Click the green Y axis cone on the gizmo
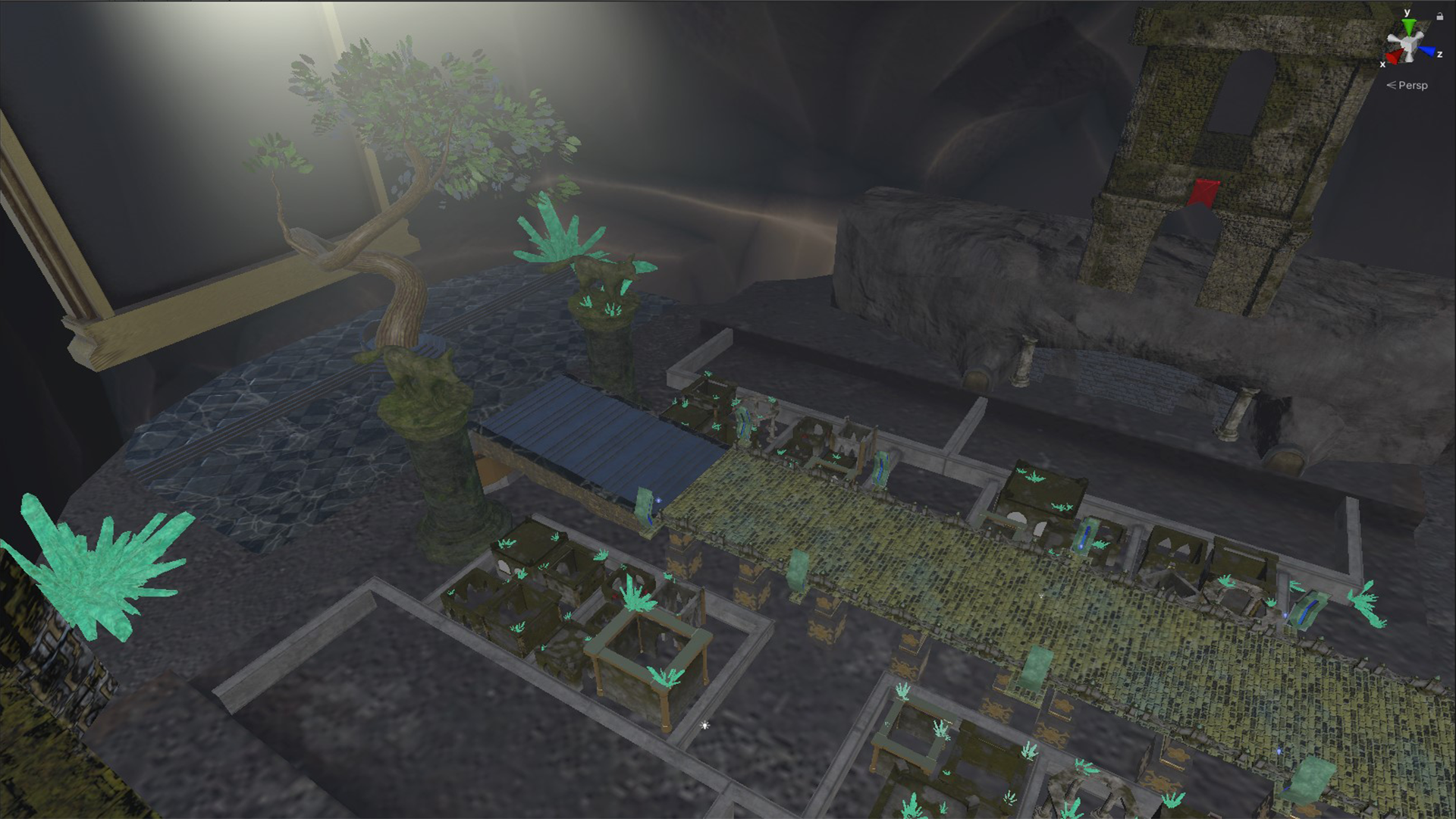Viewport: 1456px width, 819px height. coord(1408,26)
